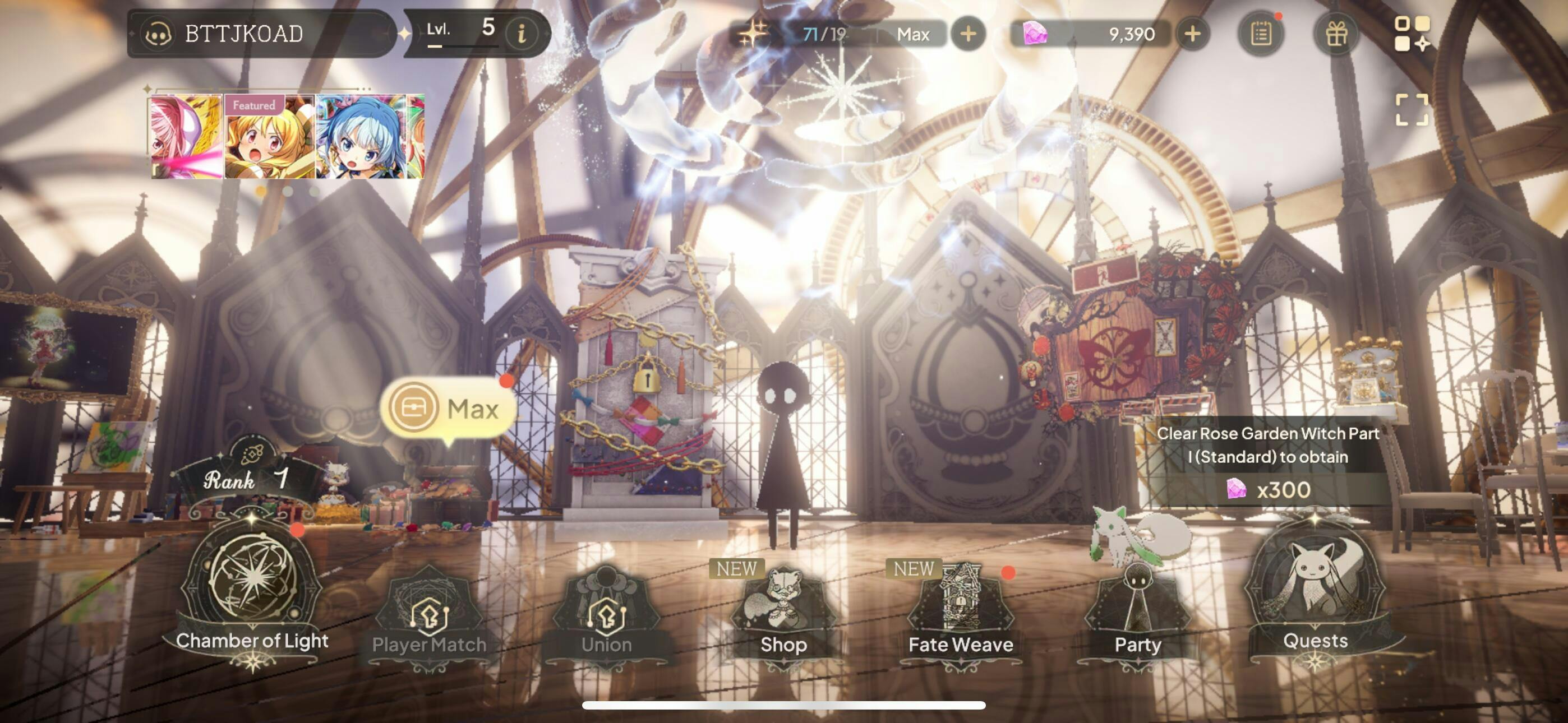The height and width of the screenshot is (723, 1568).
Task: Open the Quests menu
Action: click(x=1315, y=594)
